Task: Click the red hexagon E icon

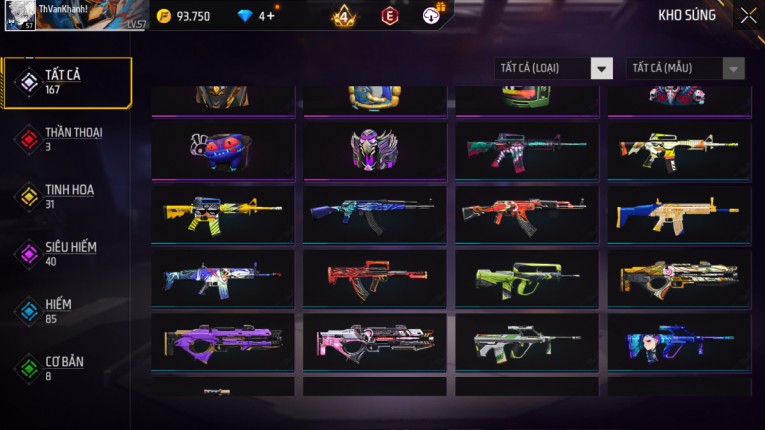Action: (x=389, y=16)
